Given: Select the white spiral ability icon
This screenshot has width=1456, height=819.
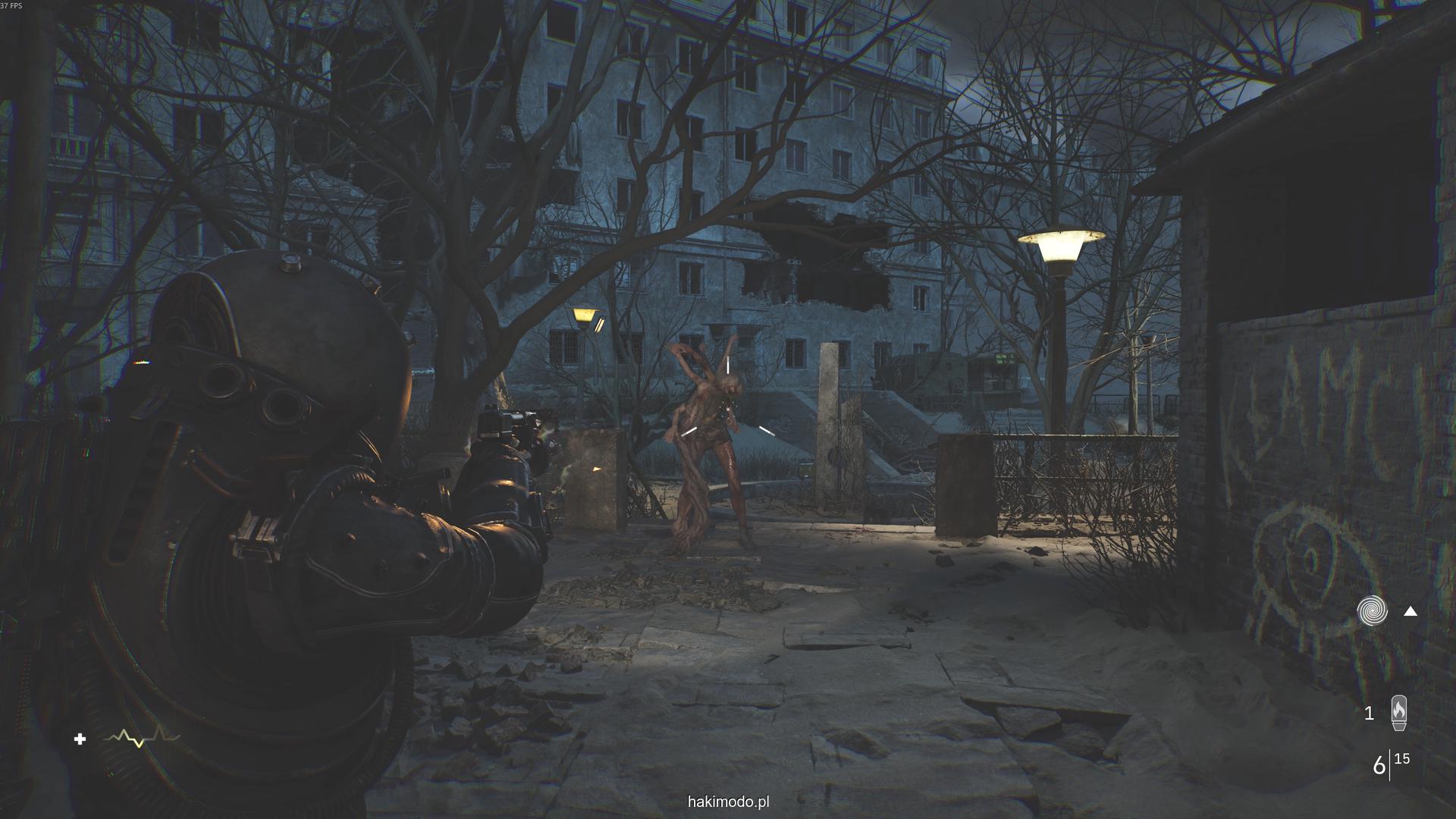Looking at the screenshot, I should [1372, 610].
